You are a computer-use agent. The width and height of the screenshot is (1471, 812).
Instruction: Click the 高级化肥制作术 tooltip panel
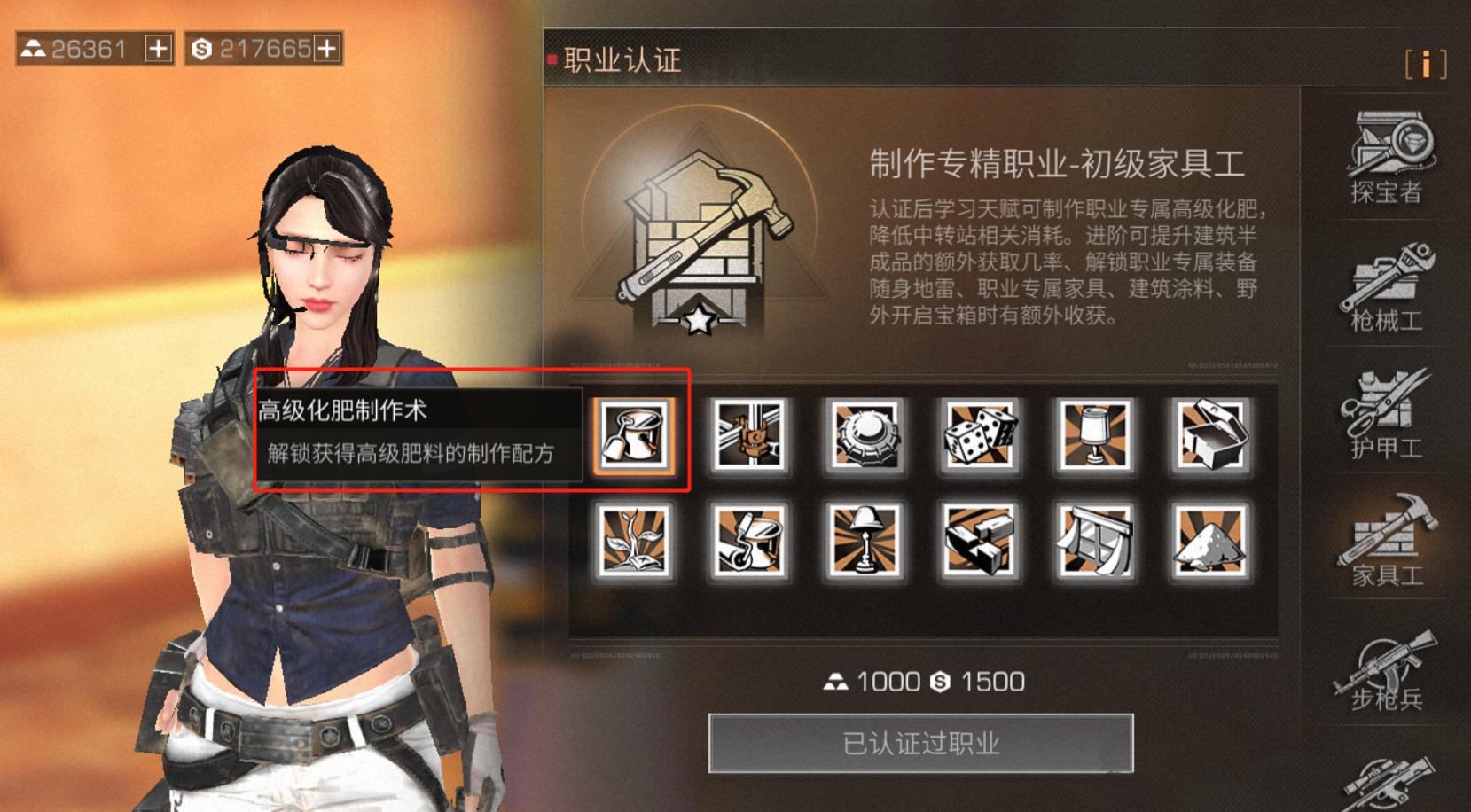417,434
